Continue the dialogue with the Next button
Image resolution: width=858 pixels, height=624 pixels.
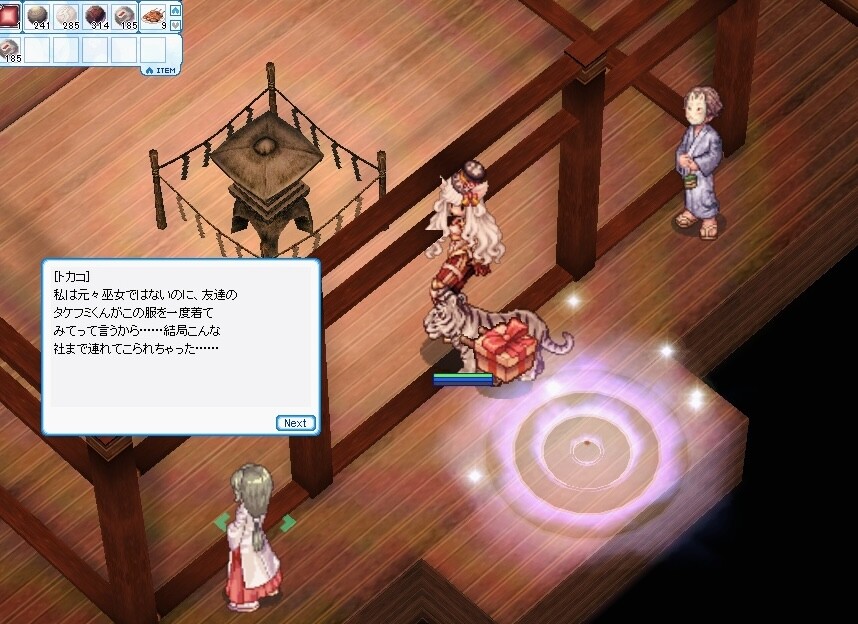click(295, 423)
